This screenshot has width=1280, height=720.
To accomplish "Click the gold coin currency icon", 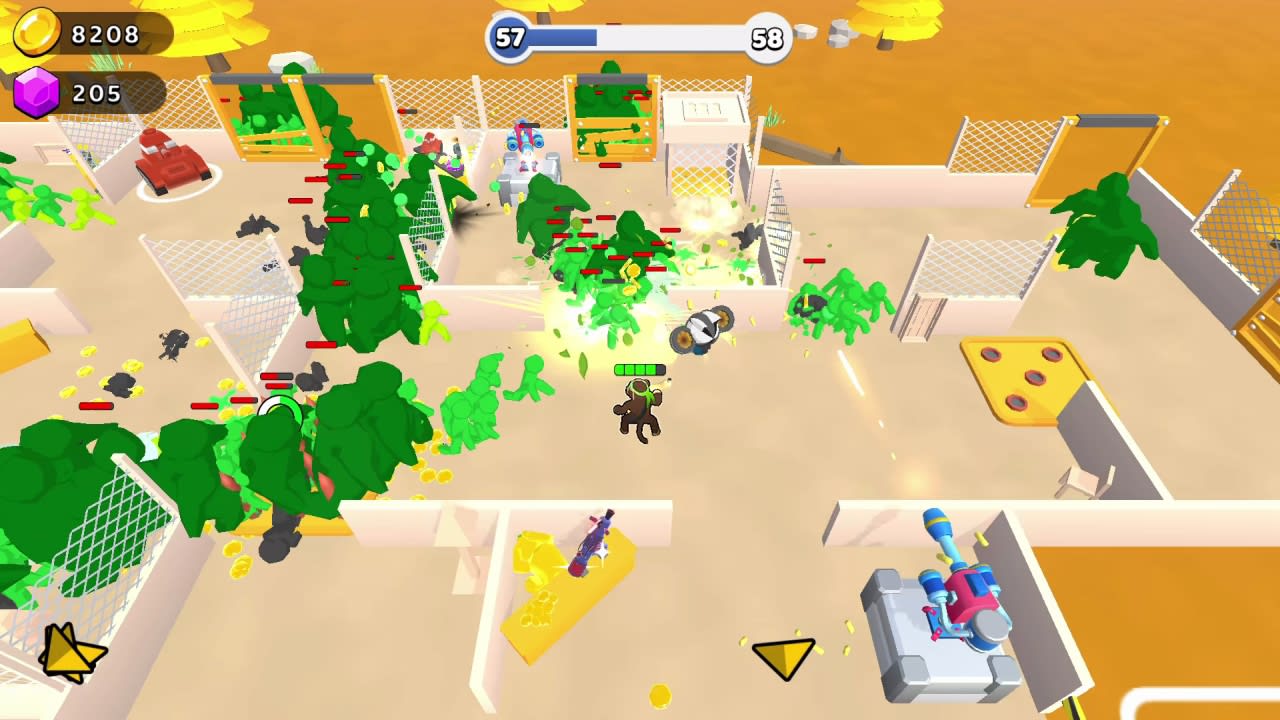I will (37, 33).
